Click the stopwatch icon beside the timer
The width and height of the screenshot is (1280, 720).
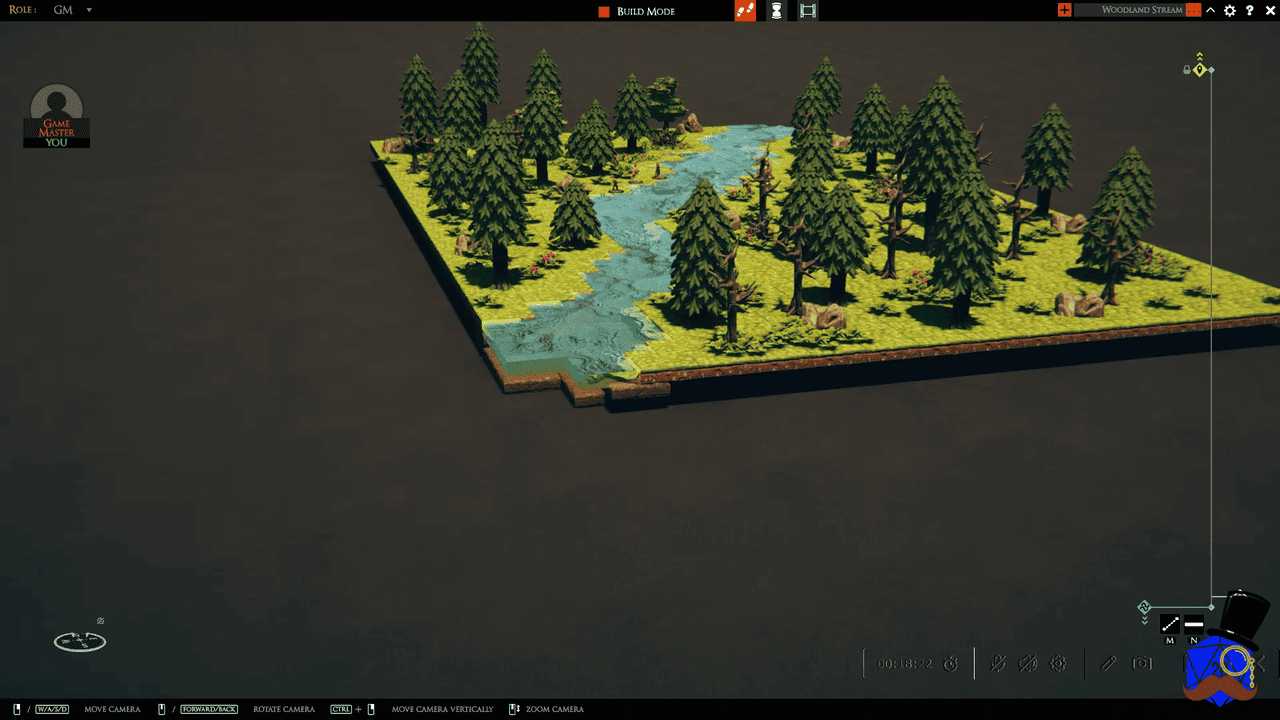point(951,664)
